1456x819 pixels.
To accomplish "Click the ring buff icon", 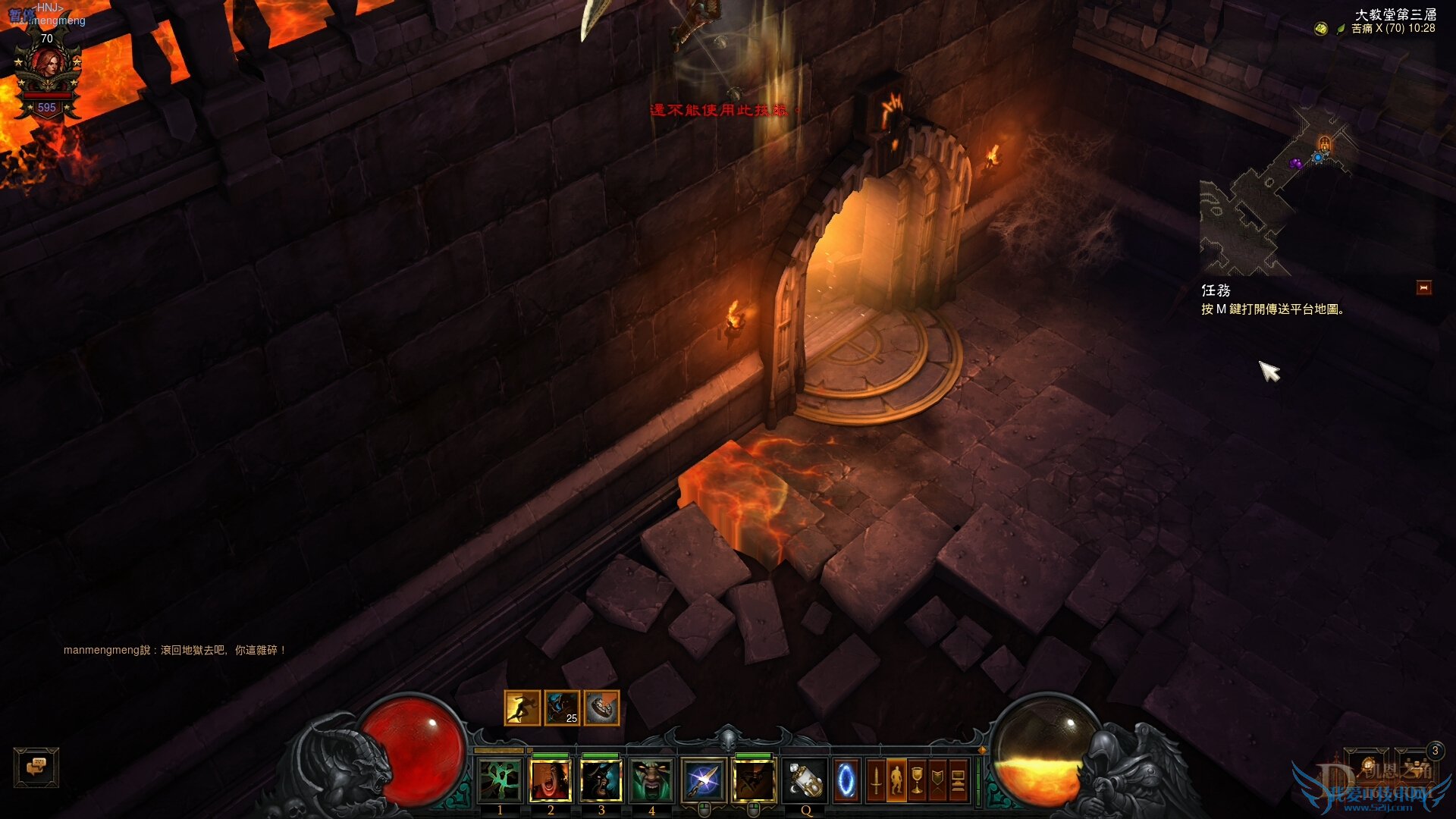I will pyautogui.click(x=601, y=708).
